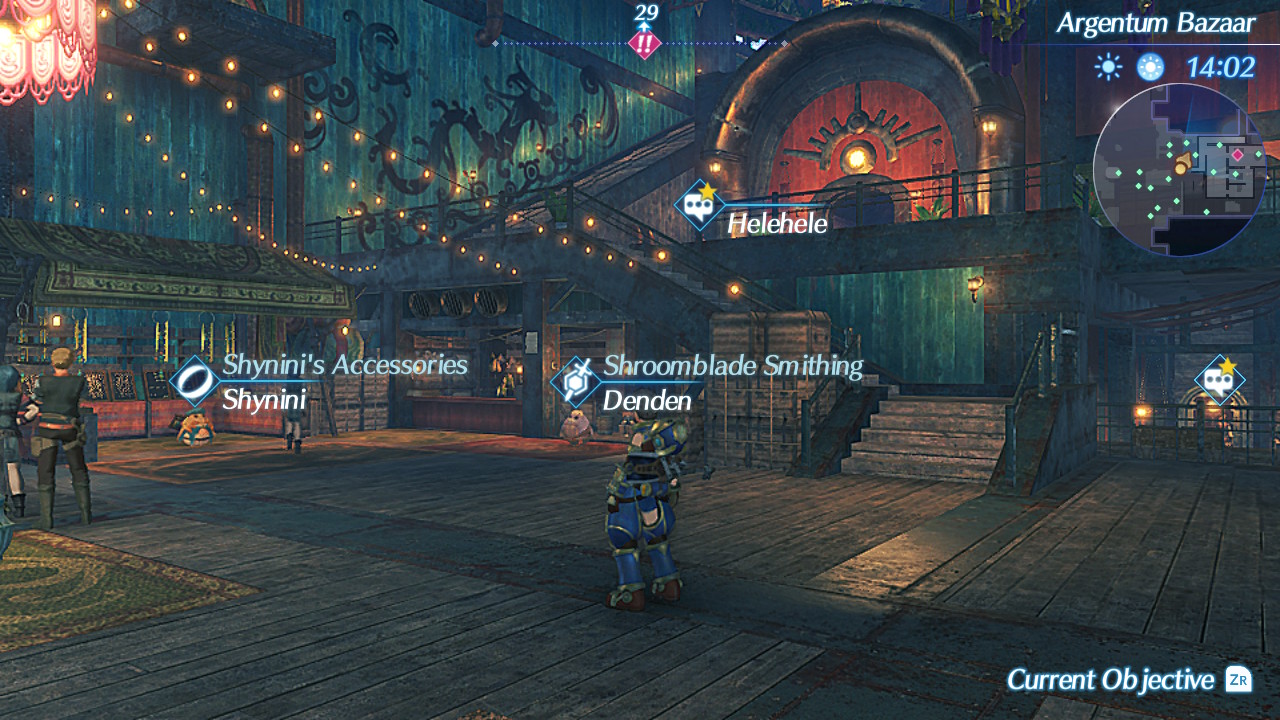Image resolution: width=1280 pixels, height=720 pixels.
Task: Select the speech bubble marker on the right edge
Action: point(1218,380)
